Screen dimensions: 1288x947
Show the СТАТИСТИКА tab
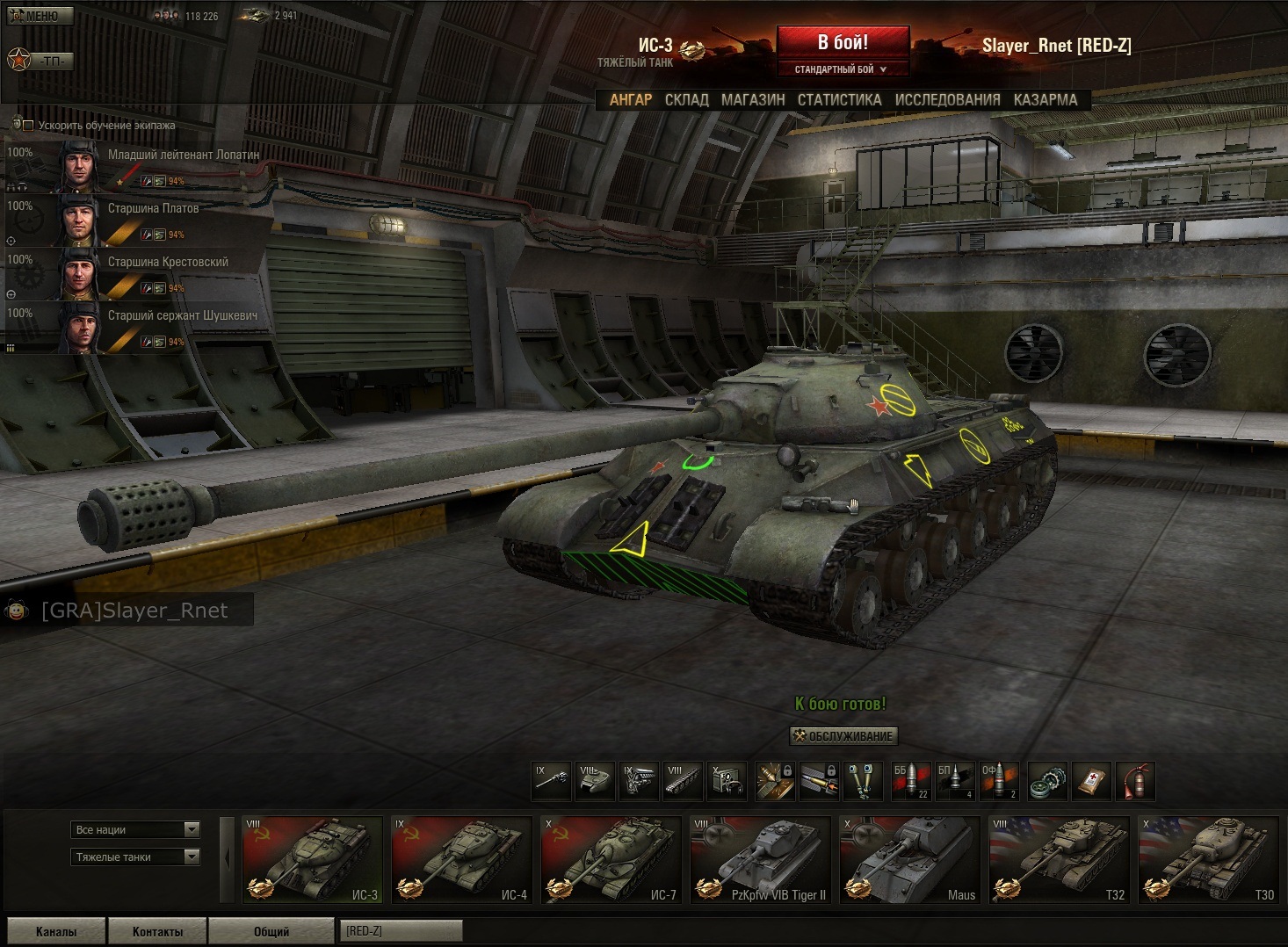tap(839, 100)
